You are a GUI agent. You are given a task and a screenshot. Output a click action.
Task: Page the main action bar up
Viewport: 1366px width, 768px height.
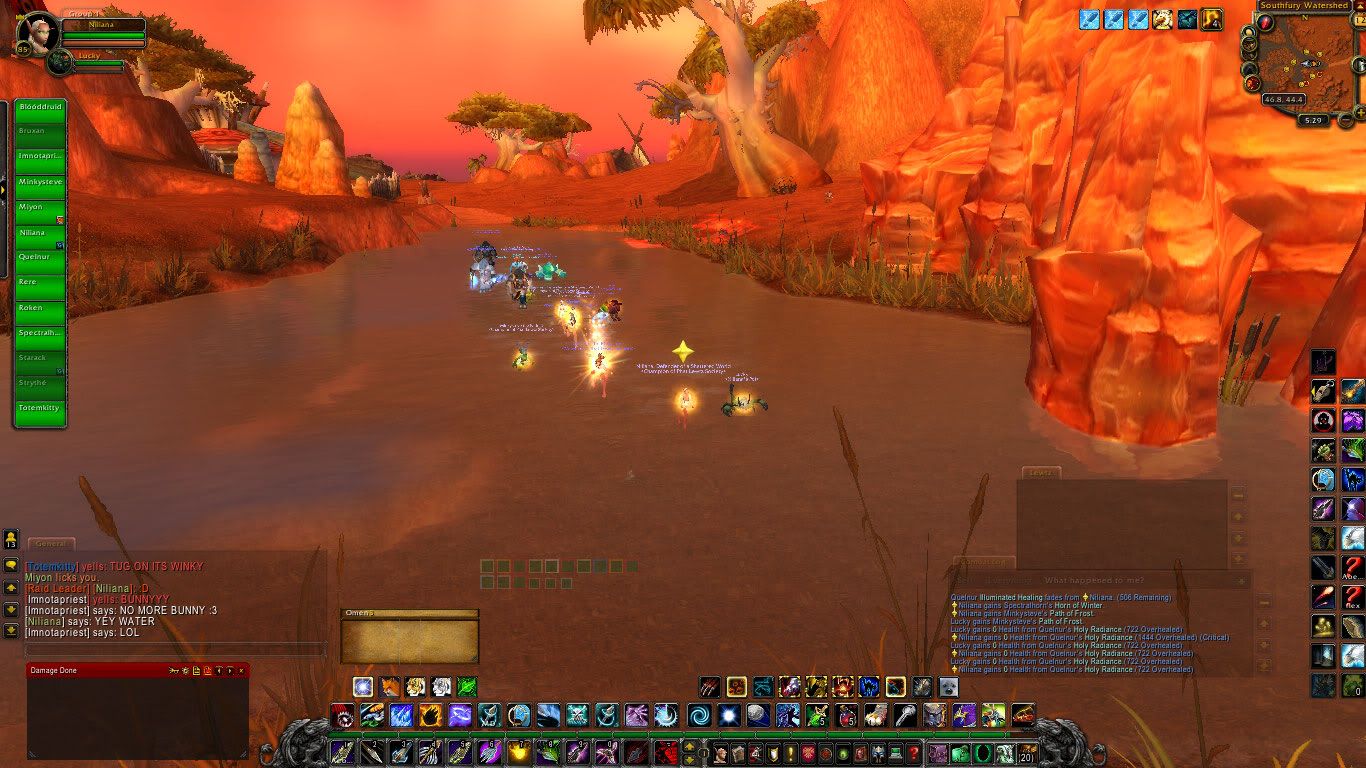click(691, 745)
